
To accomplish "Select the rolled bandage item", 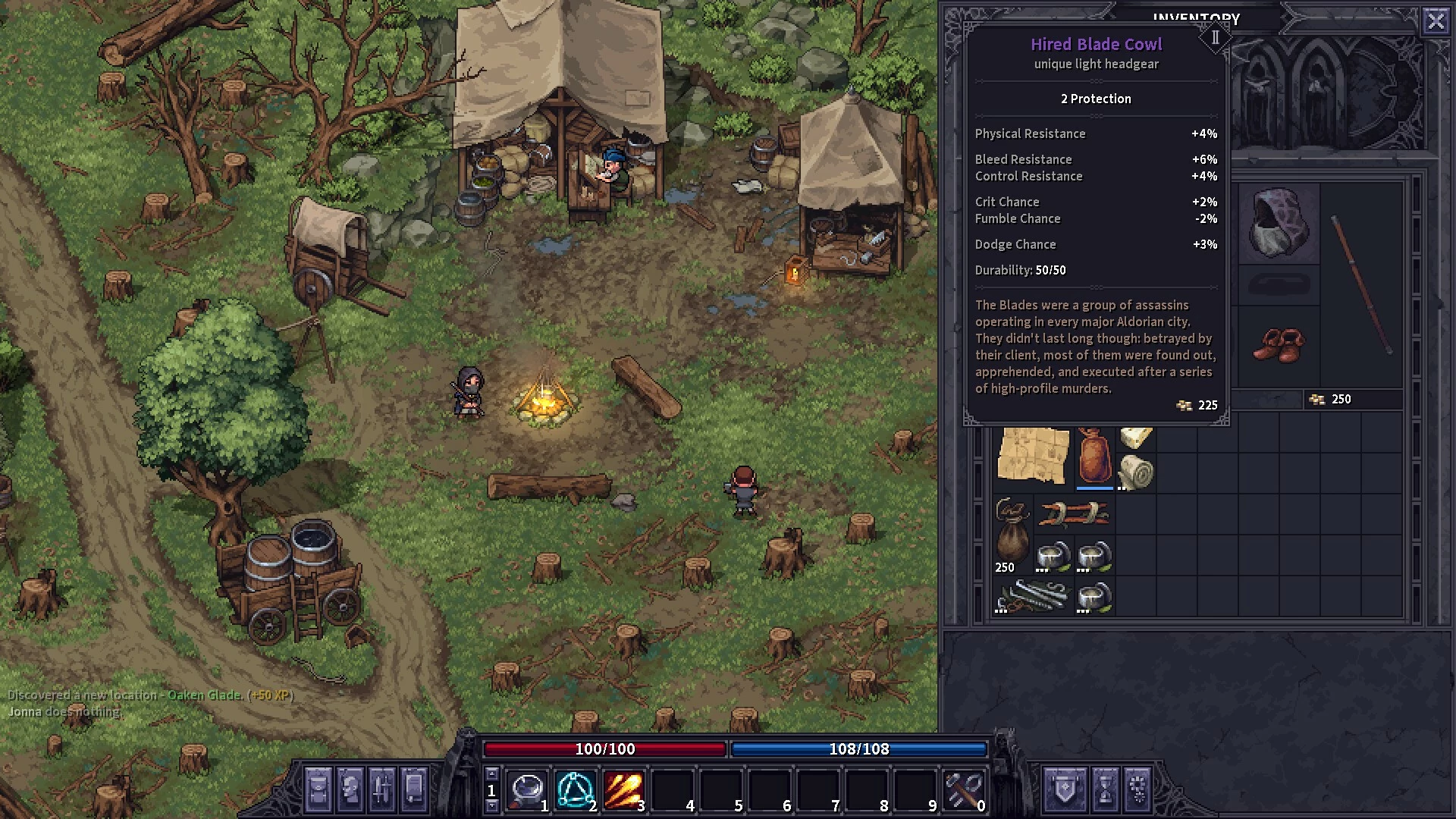I will click(x=1136, y=472).
